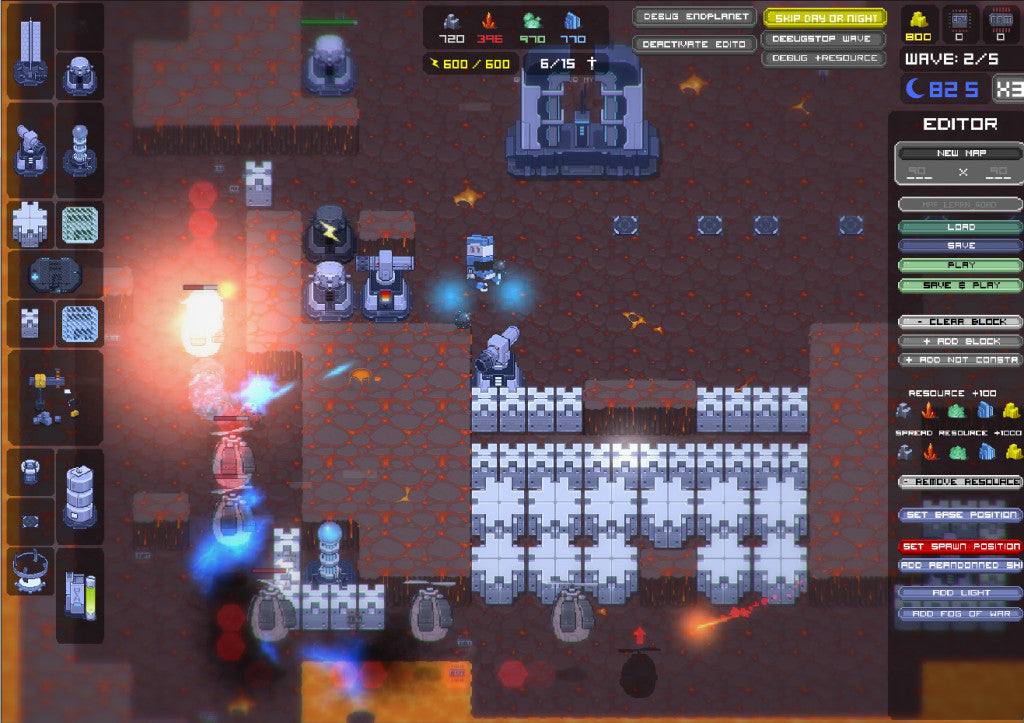Create a New Map in the editor
This screenshot has width=1024, height=723.
[x=959, y=153]
